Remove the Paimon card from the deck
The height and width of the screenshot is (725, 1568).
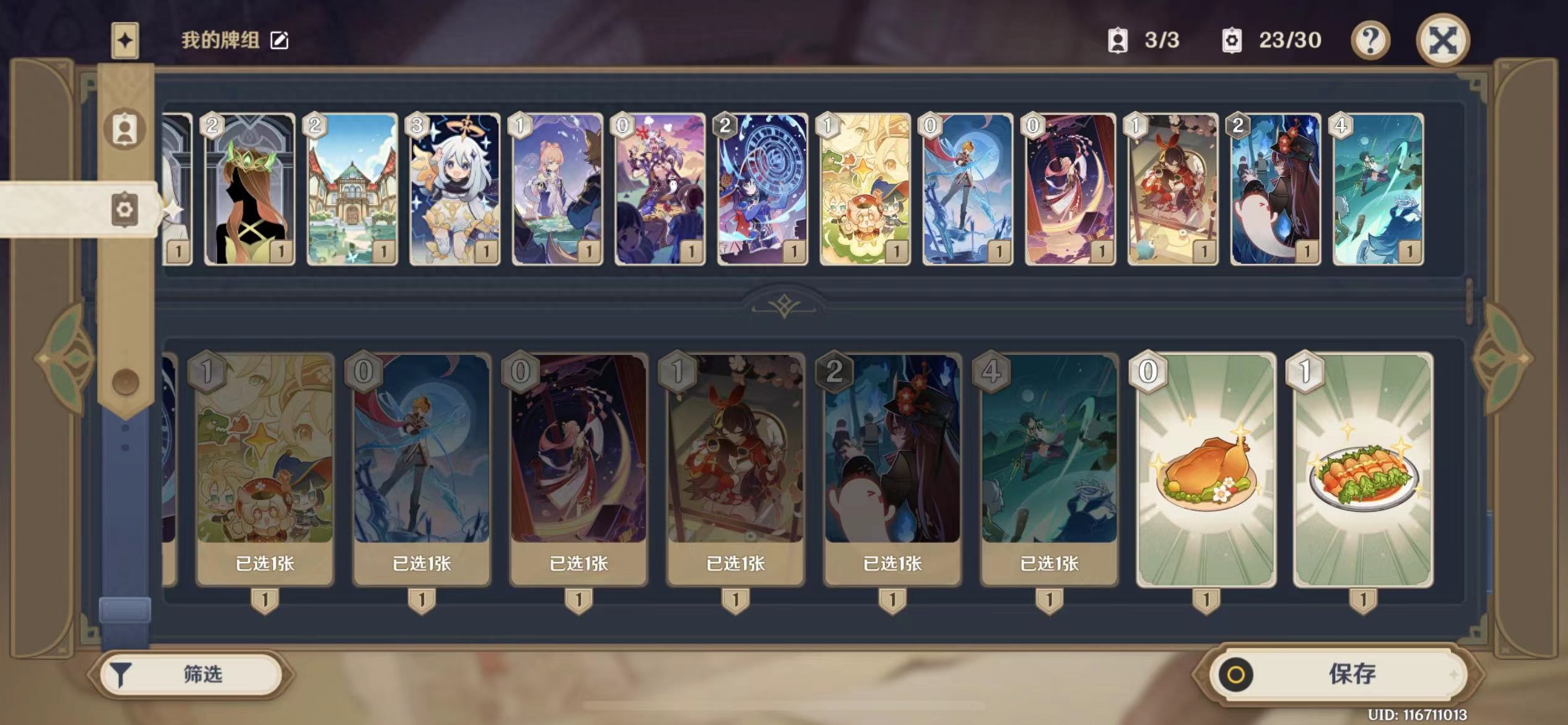pos(455,189)
